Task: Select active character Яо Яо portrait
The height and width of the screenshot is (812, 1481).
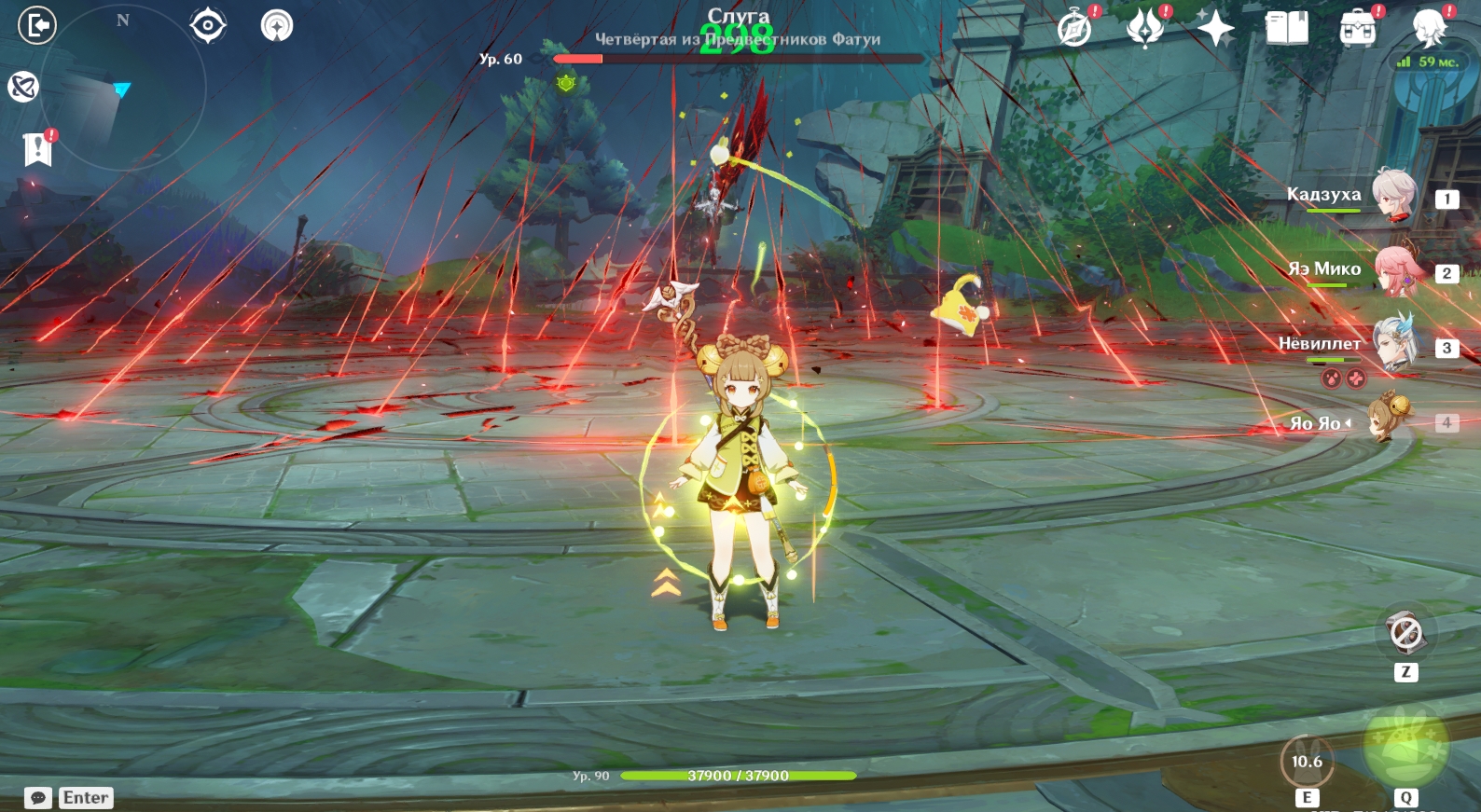Action: [x=1389, y=420]
